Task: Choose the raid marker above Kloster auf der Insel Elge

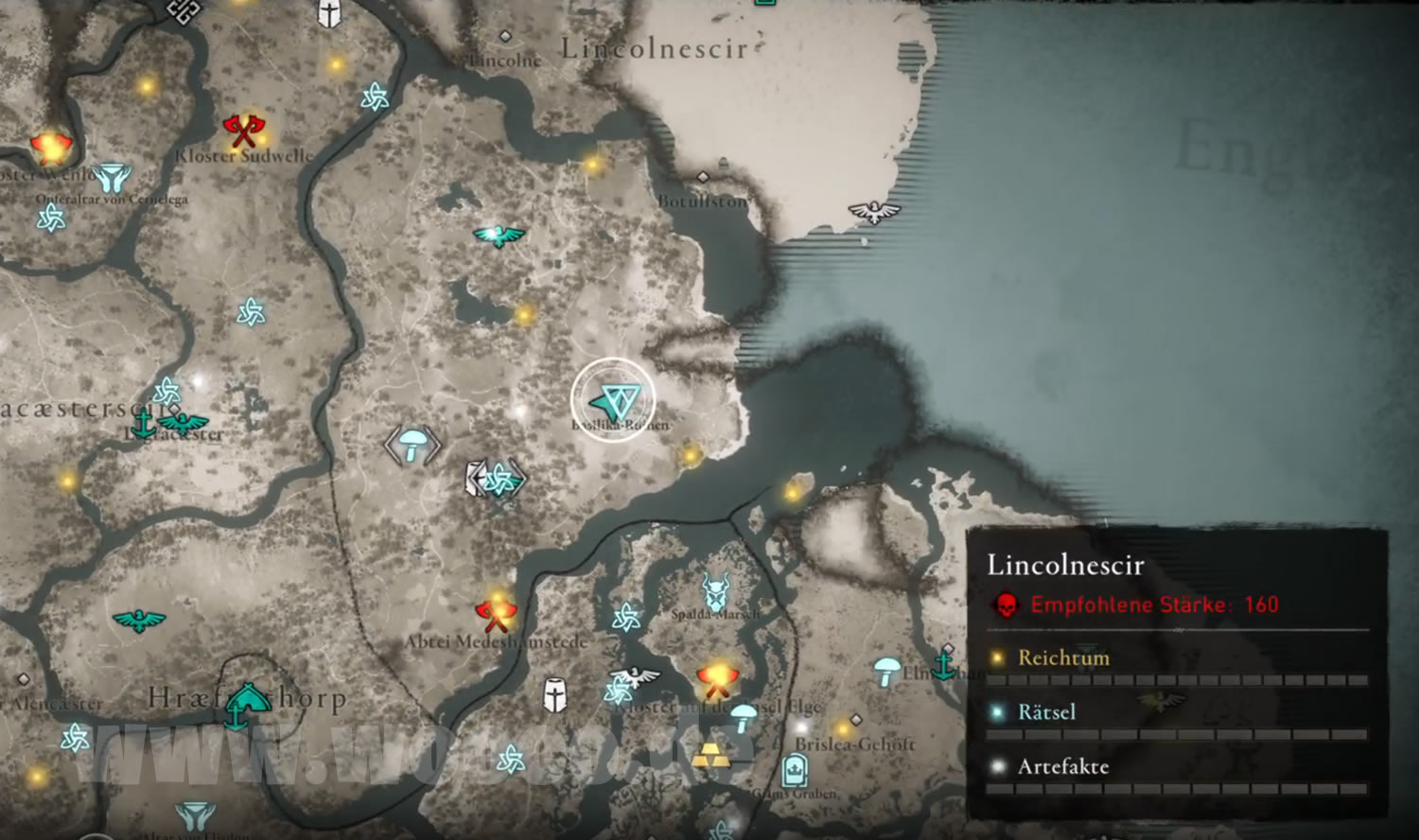Action: [x=716, y=677]
